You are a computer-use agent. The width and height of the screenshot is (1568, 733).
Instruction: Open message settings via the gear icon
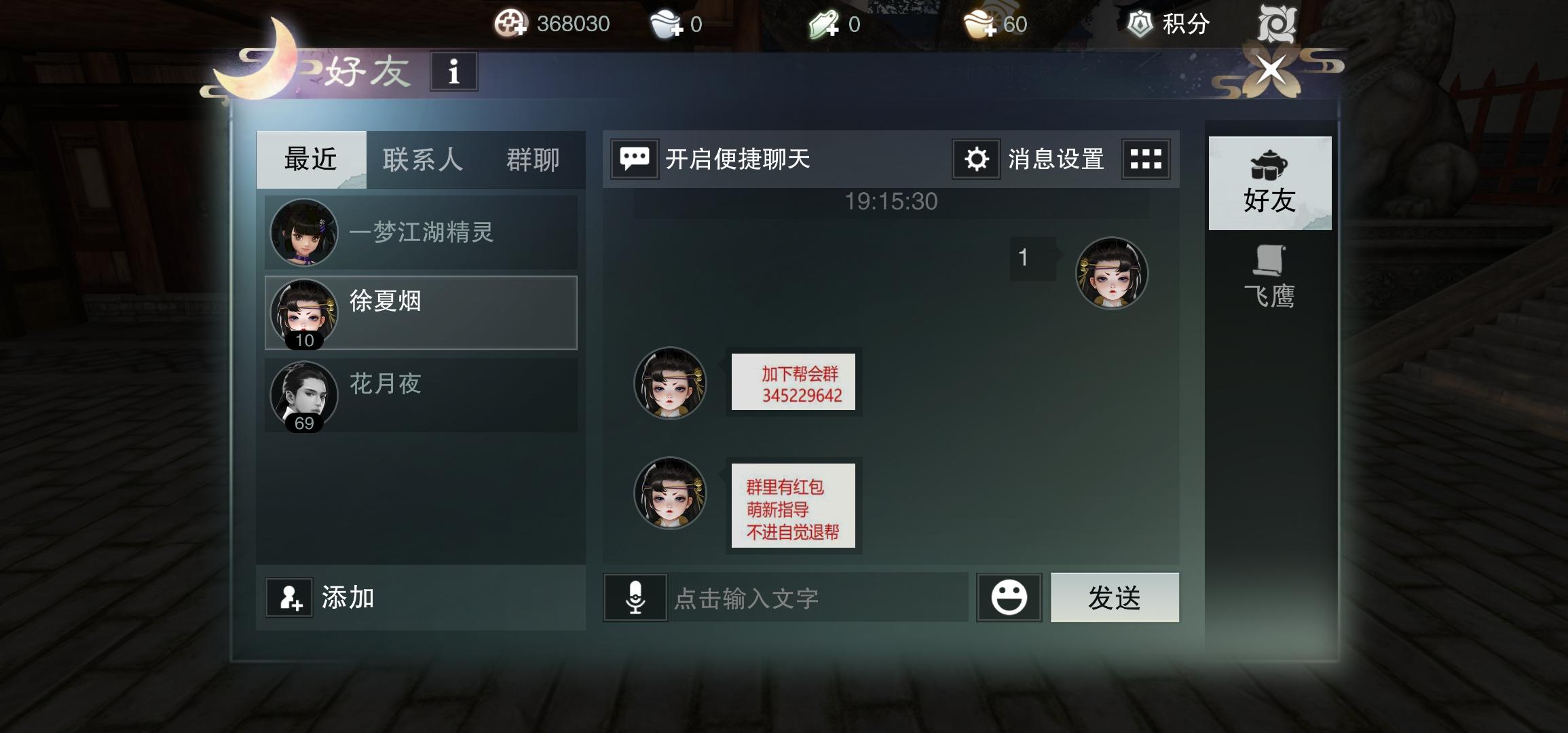[x=975, y=158]
